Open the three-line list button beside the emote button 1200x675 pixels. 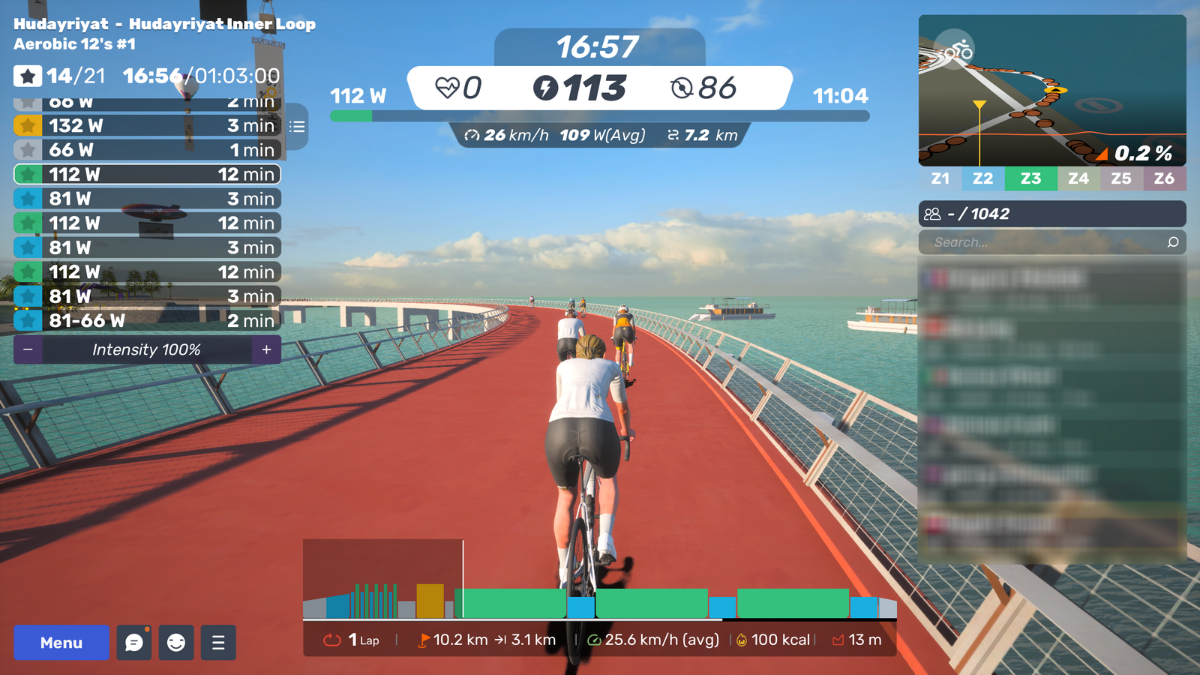click(218, 643)
